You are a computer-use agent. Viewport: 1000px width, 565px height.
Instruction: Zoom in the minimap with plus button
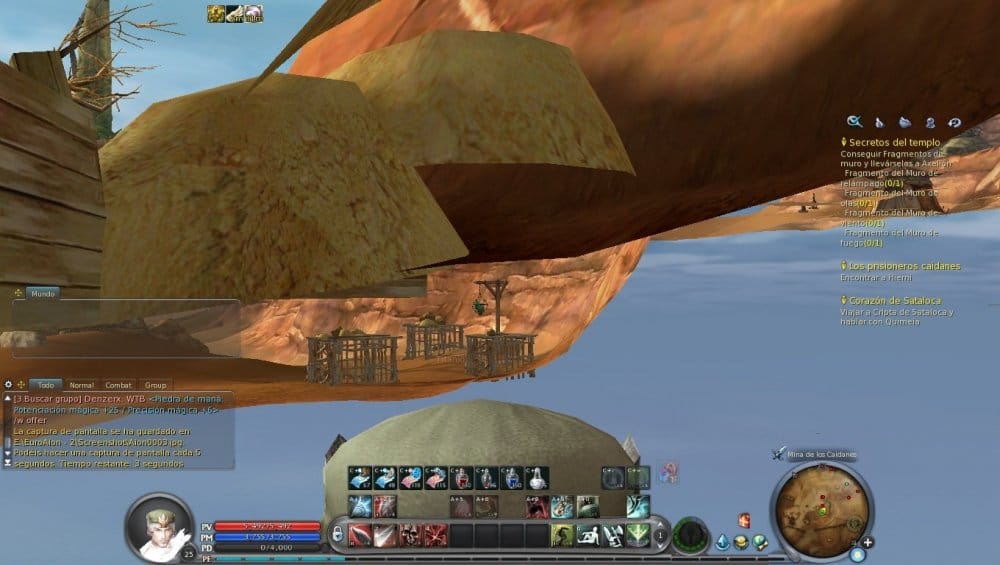868,543
